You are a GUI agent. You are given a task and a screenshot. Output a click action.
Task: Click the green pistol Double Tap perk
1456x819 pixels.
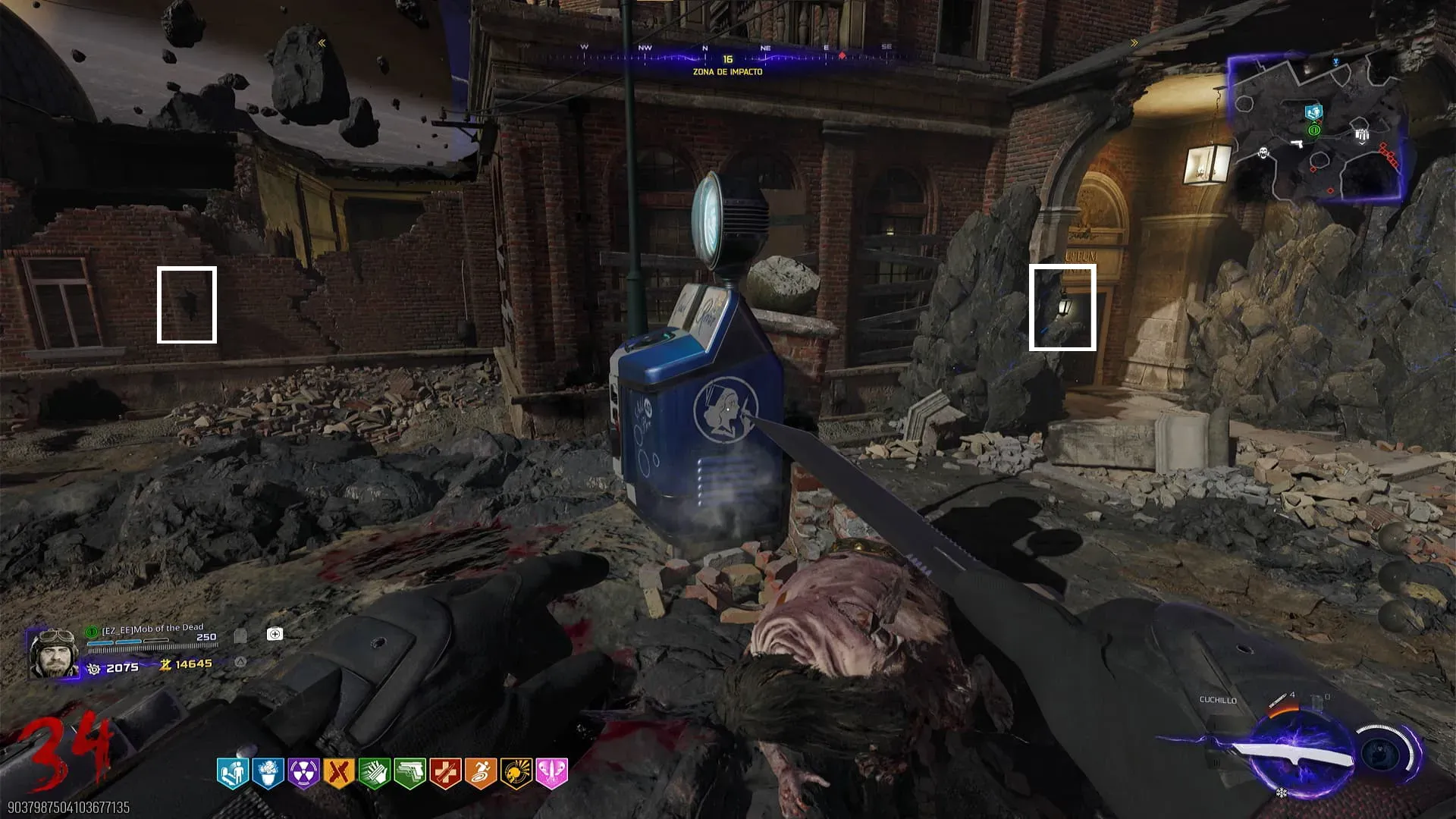pyautogui.click(x=410, y=773)
